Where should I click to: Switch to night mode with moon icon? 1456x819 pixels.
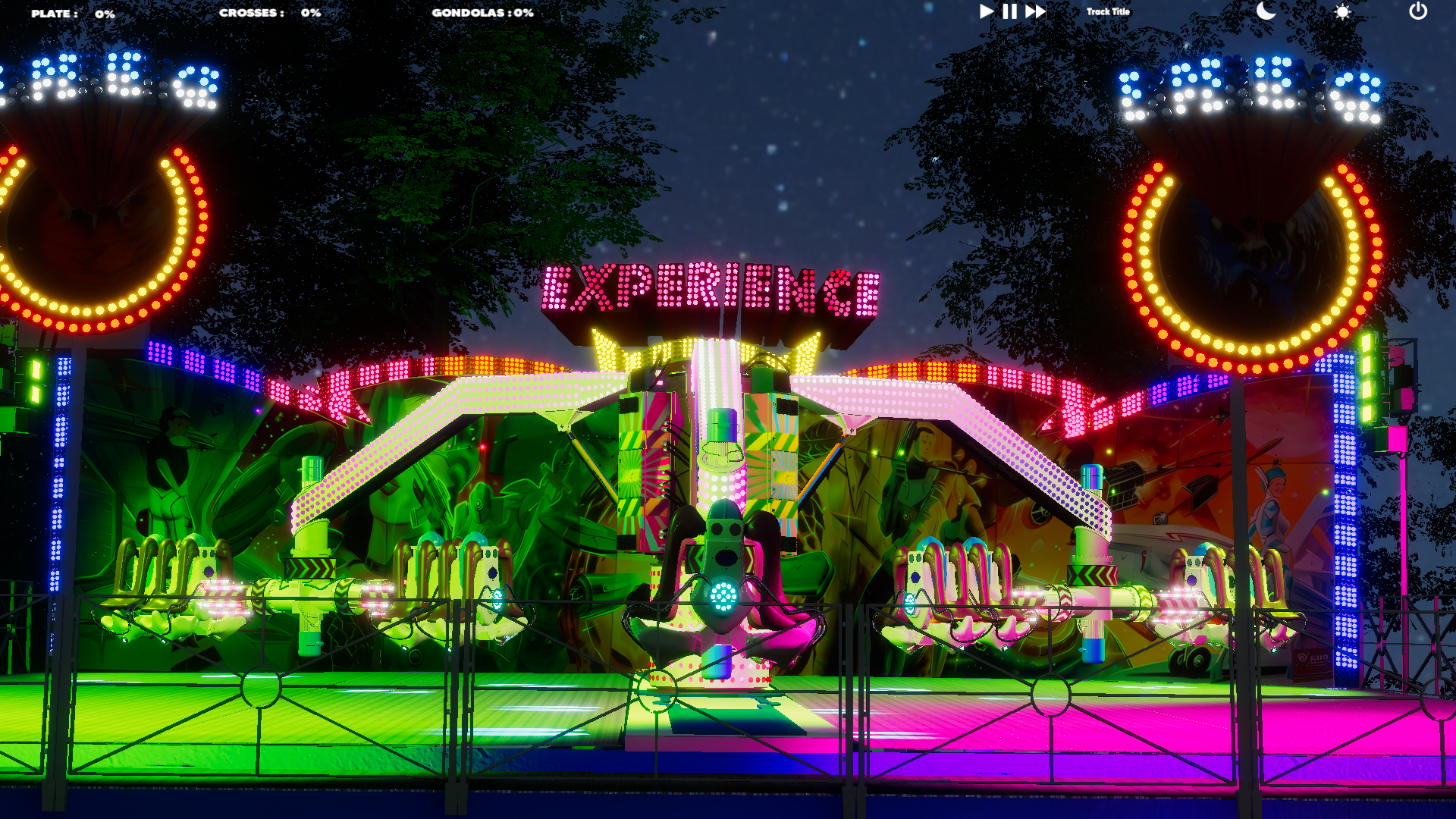[1266, 11]
